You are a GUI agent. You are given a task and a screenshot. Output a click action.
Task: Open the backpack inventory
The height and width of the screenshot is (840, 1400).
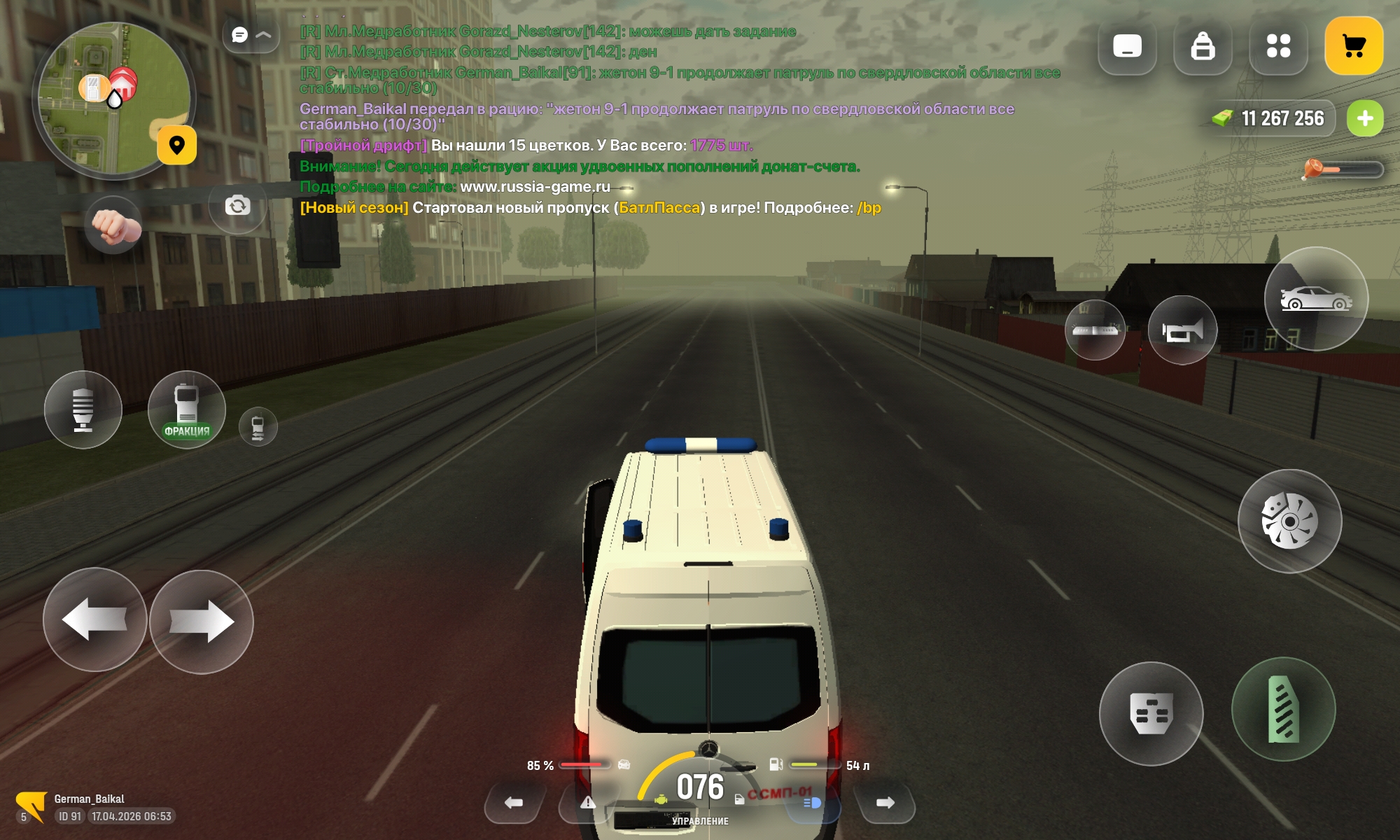pos(1203,46)
